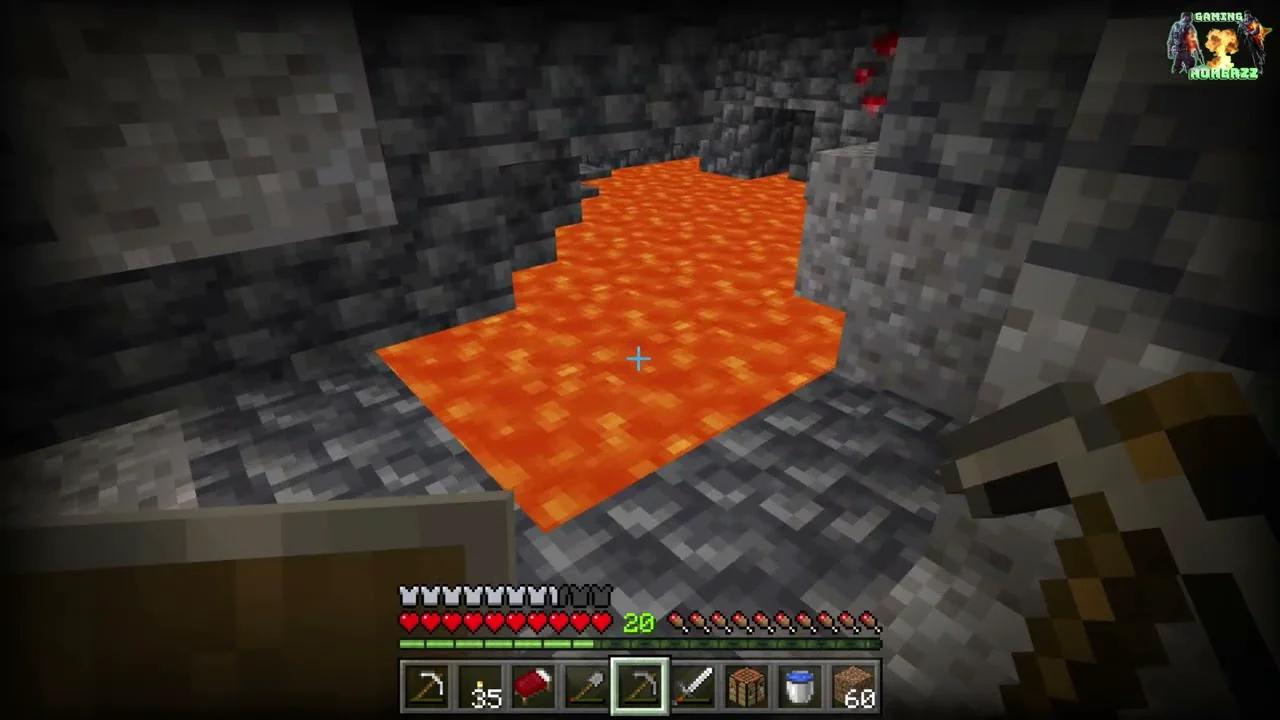This screenshot has width=1280, height=720.
Task: Click the highlighted stone pickaxe slot
Action: click(639, 684)
